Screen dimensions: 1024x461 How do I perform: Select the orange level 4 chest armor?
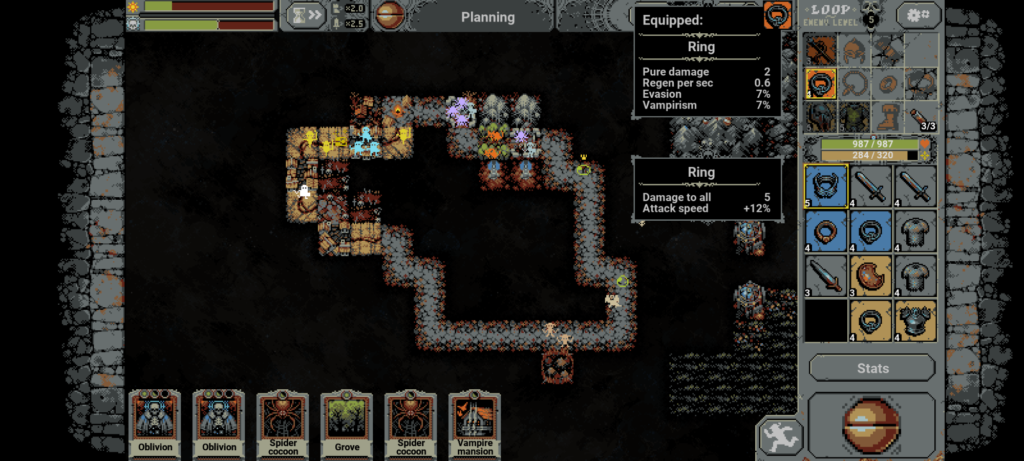[915, 319]
